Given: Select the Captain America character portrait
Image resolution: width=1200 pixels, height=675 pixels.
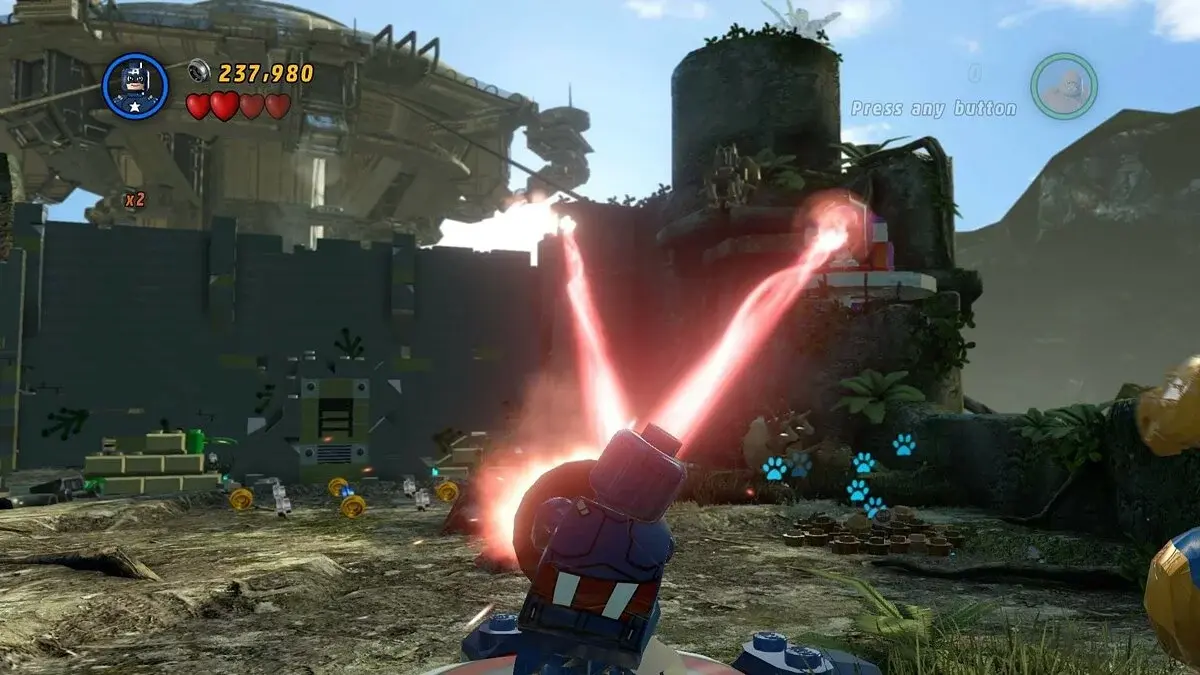Looking at the screenshot, I should click(x=135, y=86).
